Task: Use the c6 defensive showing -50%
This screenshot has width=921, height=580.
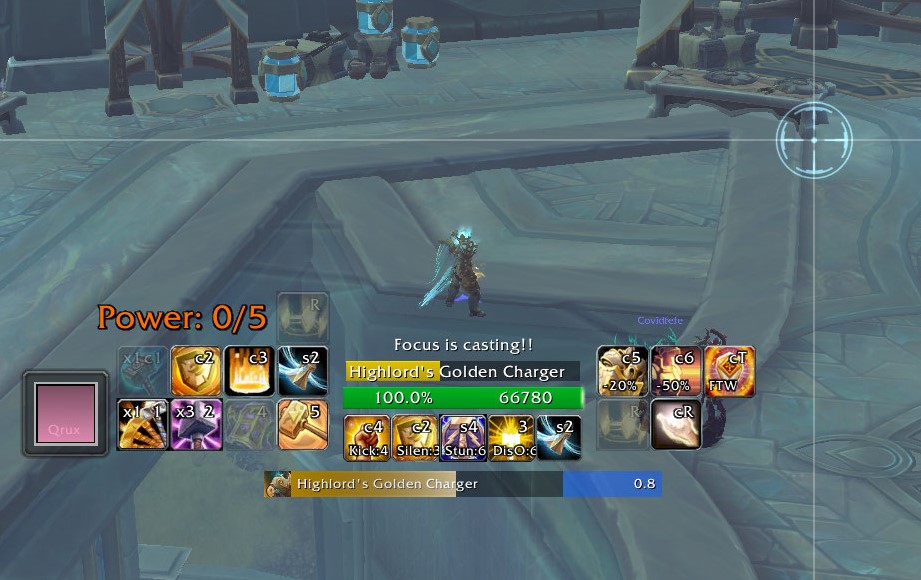Action: tap(676, 371)
